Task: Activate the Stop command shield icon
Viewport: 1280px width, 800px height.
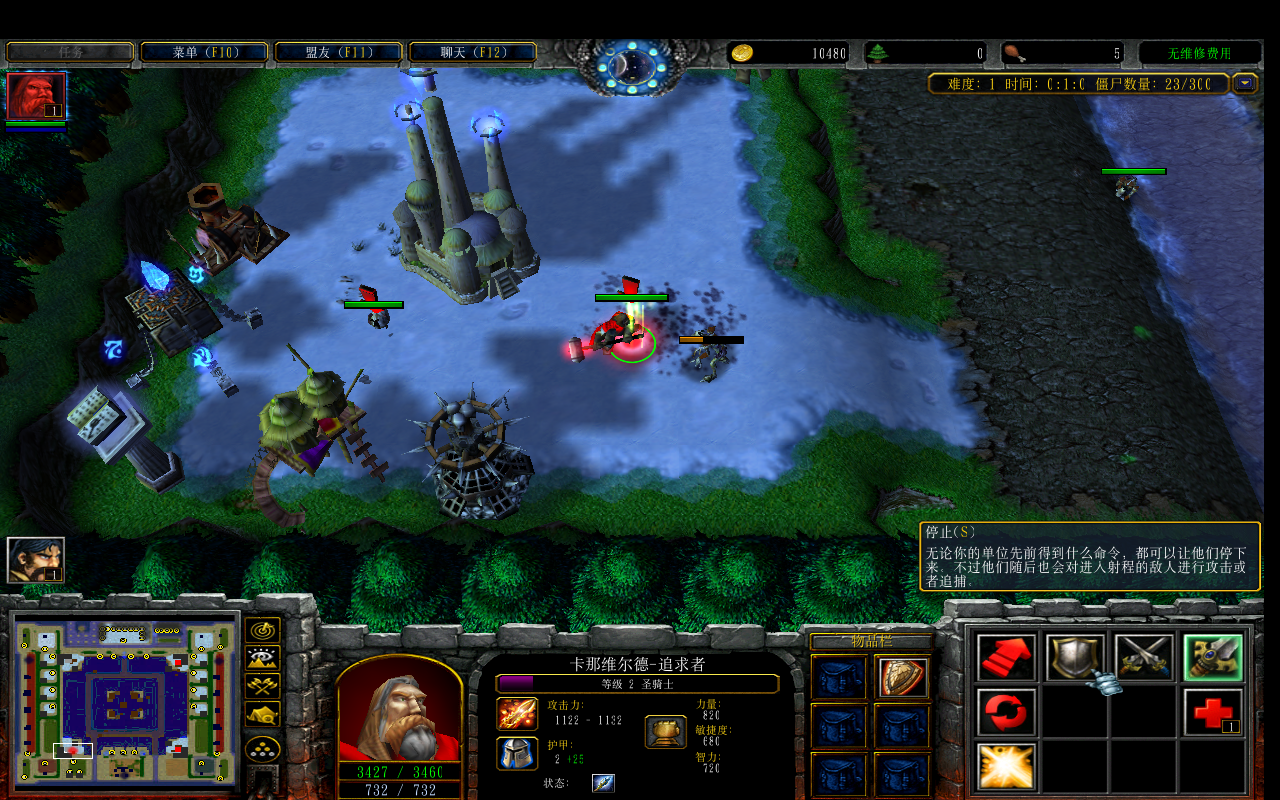Action: [1074, 657]
